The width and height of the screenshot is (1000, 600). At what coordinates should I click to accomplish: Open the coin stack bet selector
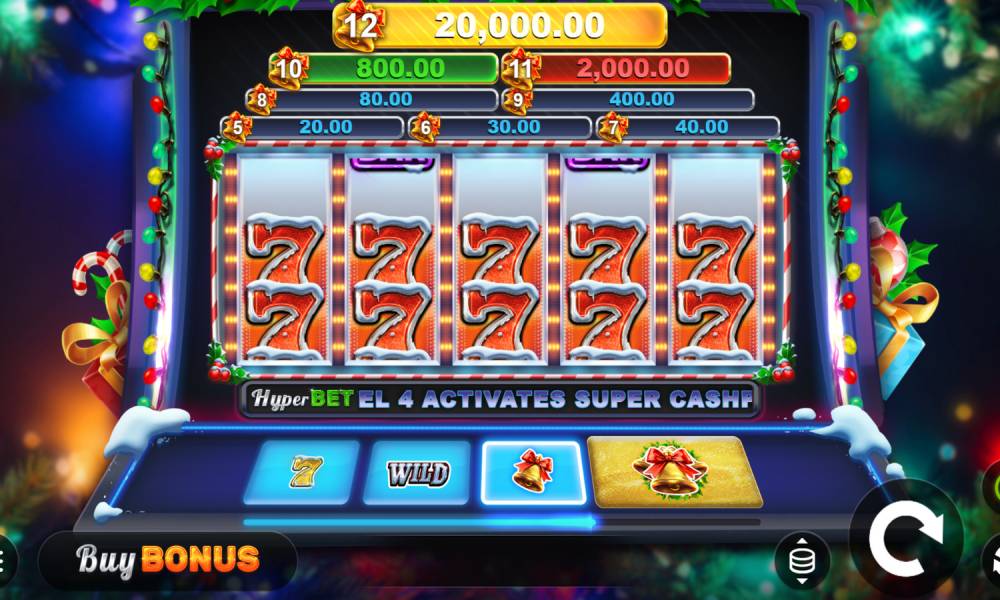(x=801, y=561)
